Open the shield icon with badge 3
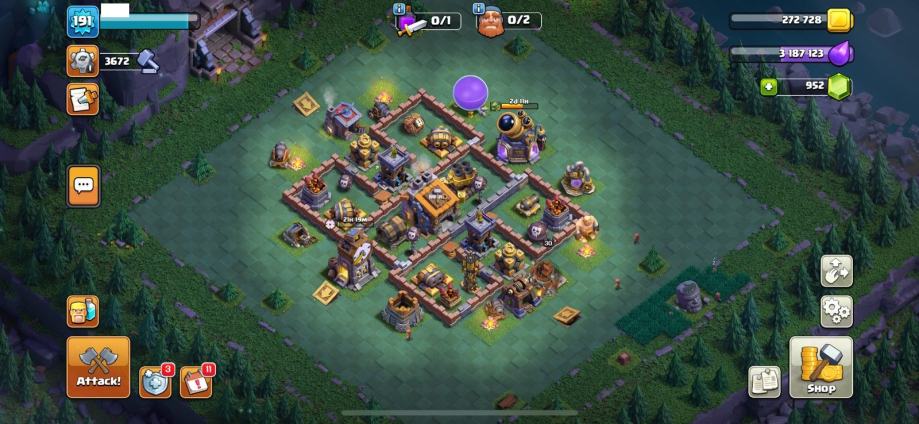 [x=155, y=381]
